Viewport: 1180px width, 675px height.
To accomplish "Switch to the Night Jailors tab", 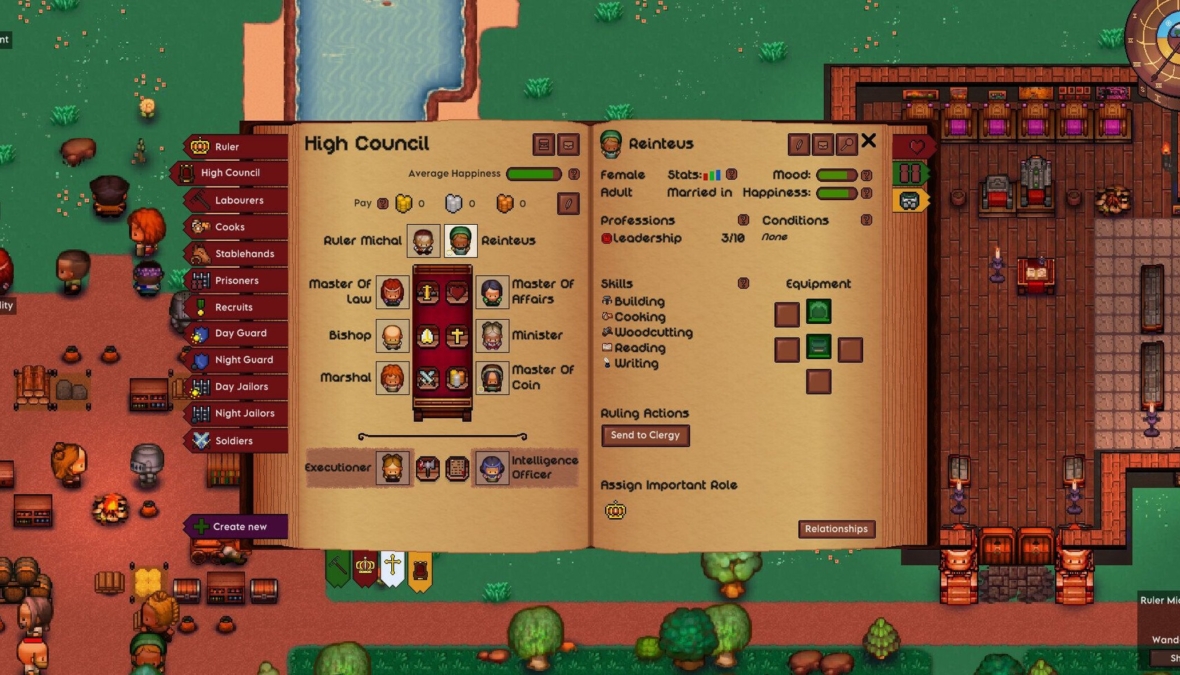I will (237, 413).
